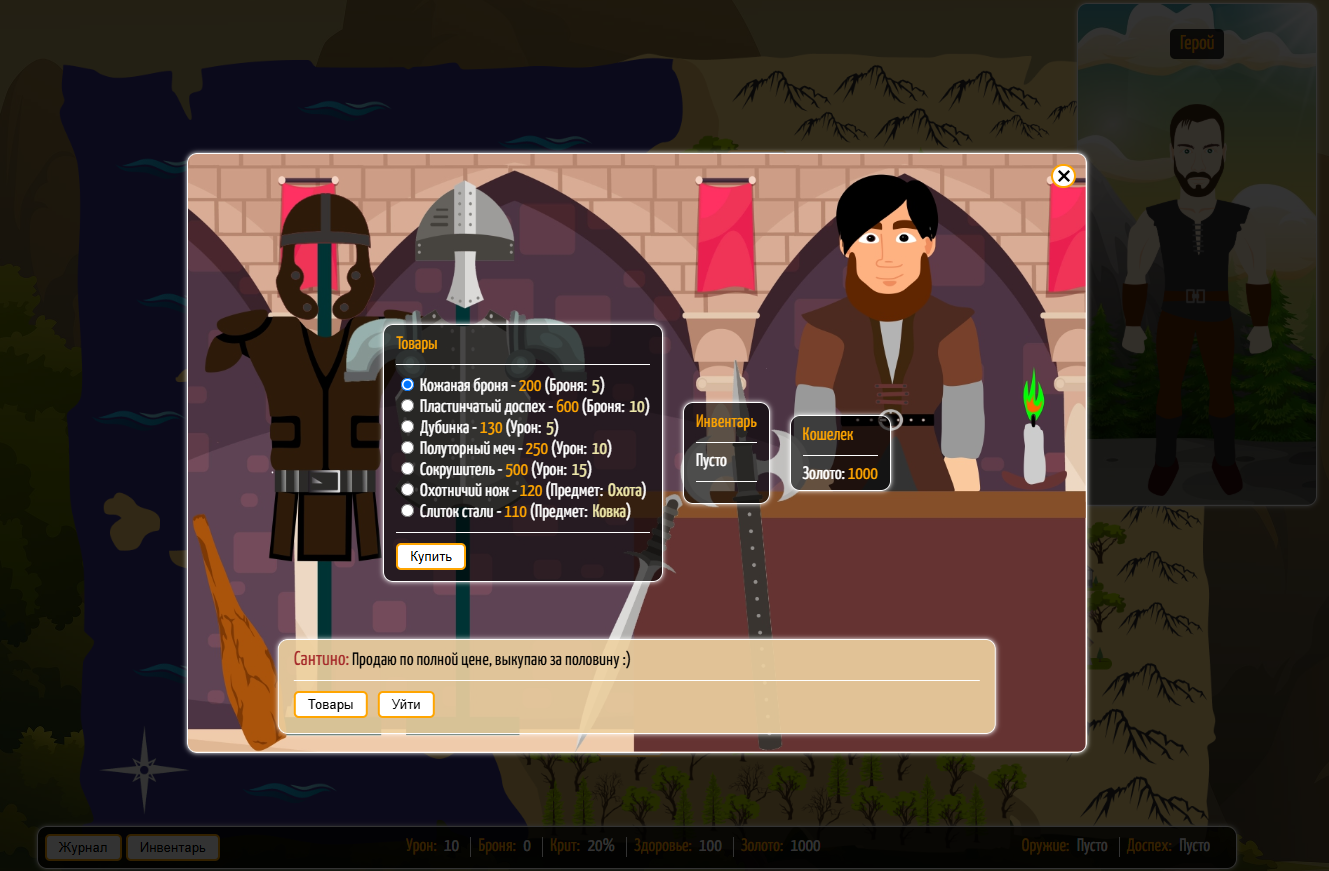Click the Здоровье: 100 stat display
The height and width of the screenshot is (871, 1329).
click(677, 845)
